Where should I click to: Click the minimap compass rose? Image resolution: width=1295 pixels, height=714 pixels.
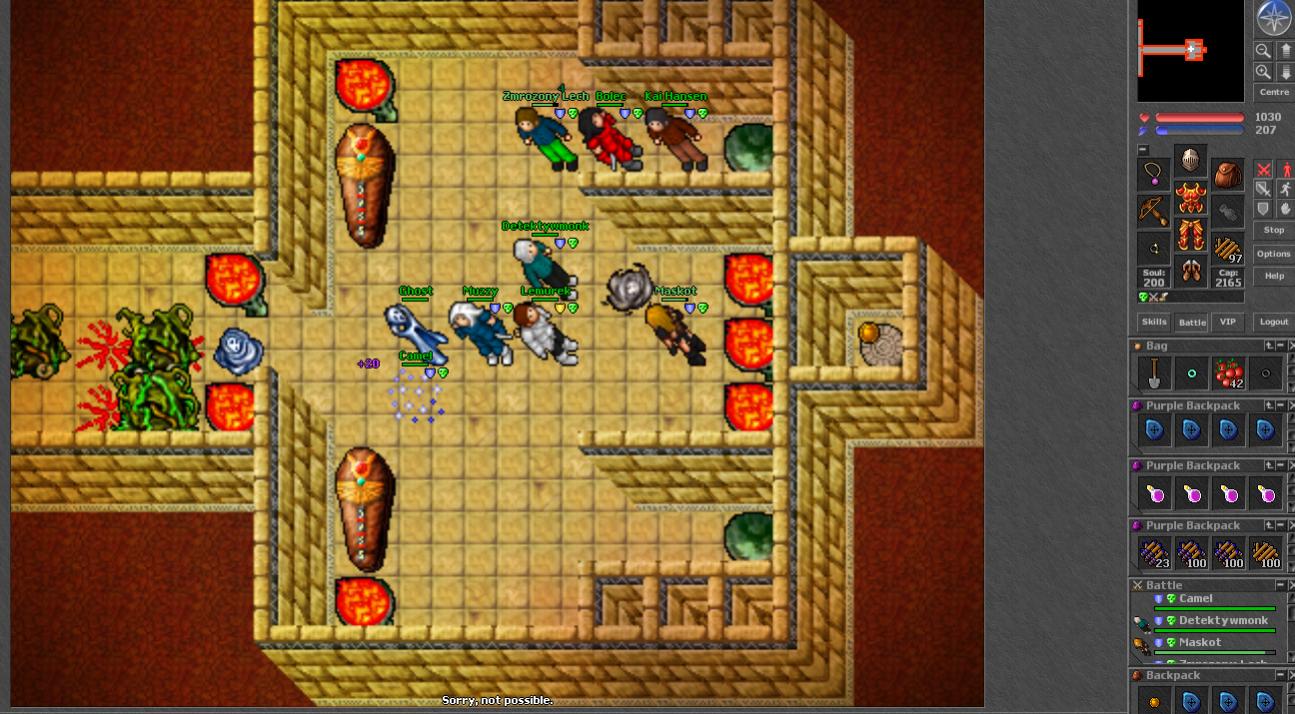(x=1273, y=18)
